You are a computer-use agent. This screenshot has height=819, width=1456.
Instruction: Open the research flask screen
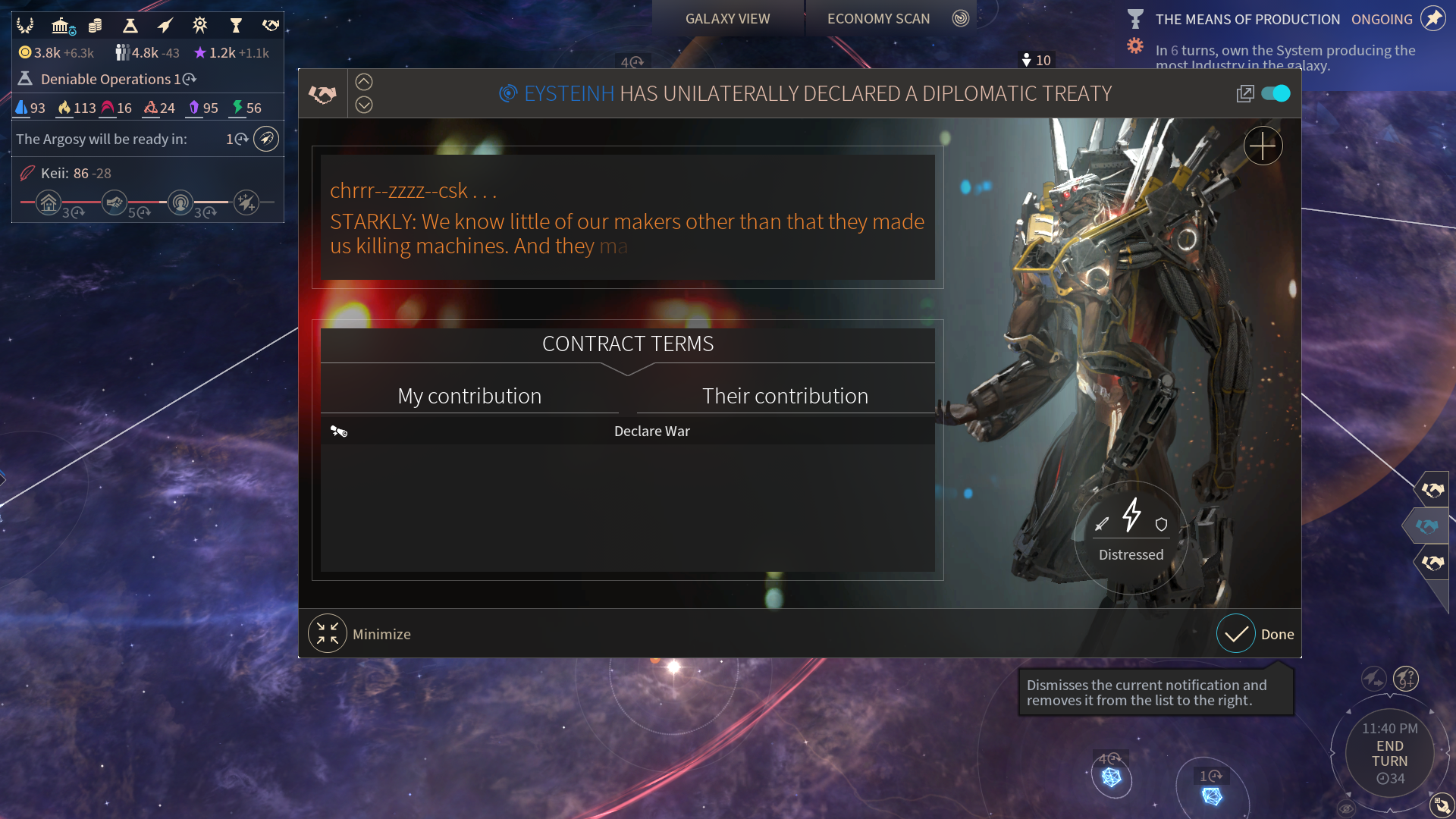click(x=130, y=26)
